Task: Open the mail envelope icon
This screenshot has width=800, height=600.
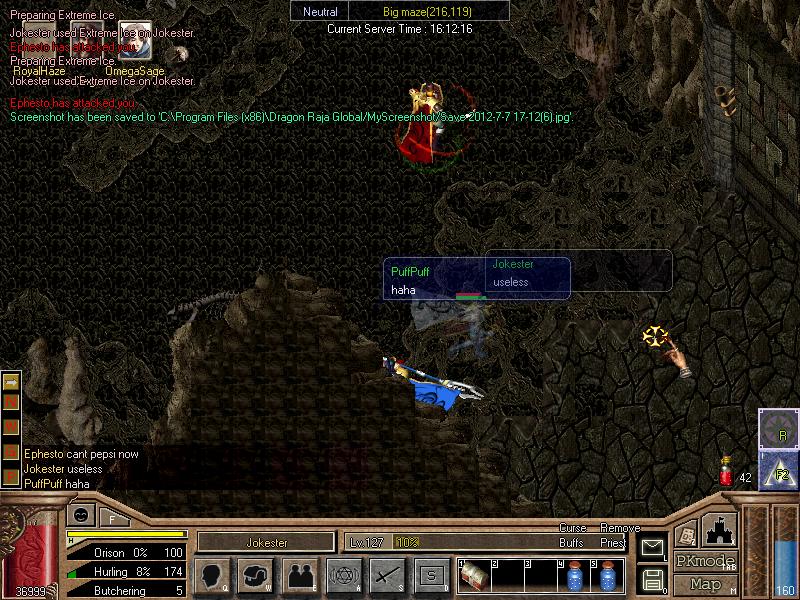Action: (x=651, y=547)
